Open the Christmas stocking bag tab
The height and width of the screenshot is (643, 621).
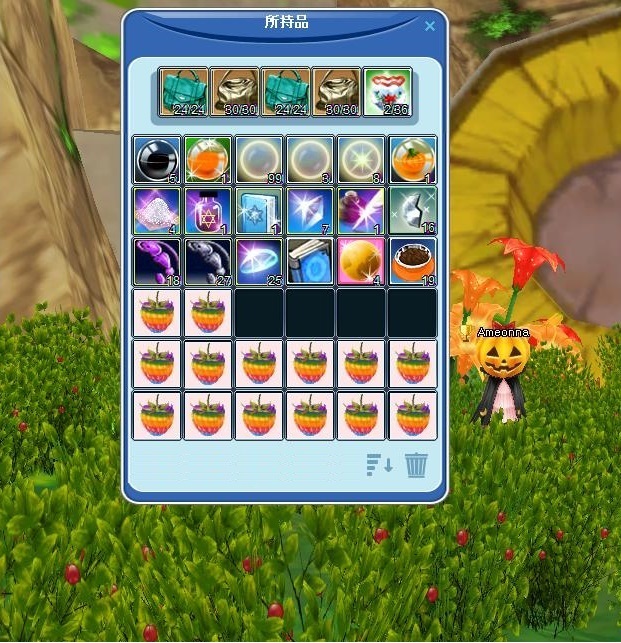387,92
